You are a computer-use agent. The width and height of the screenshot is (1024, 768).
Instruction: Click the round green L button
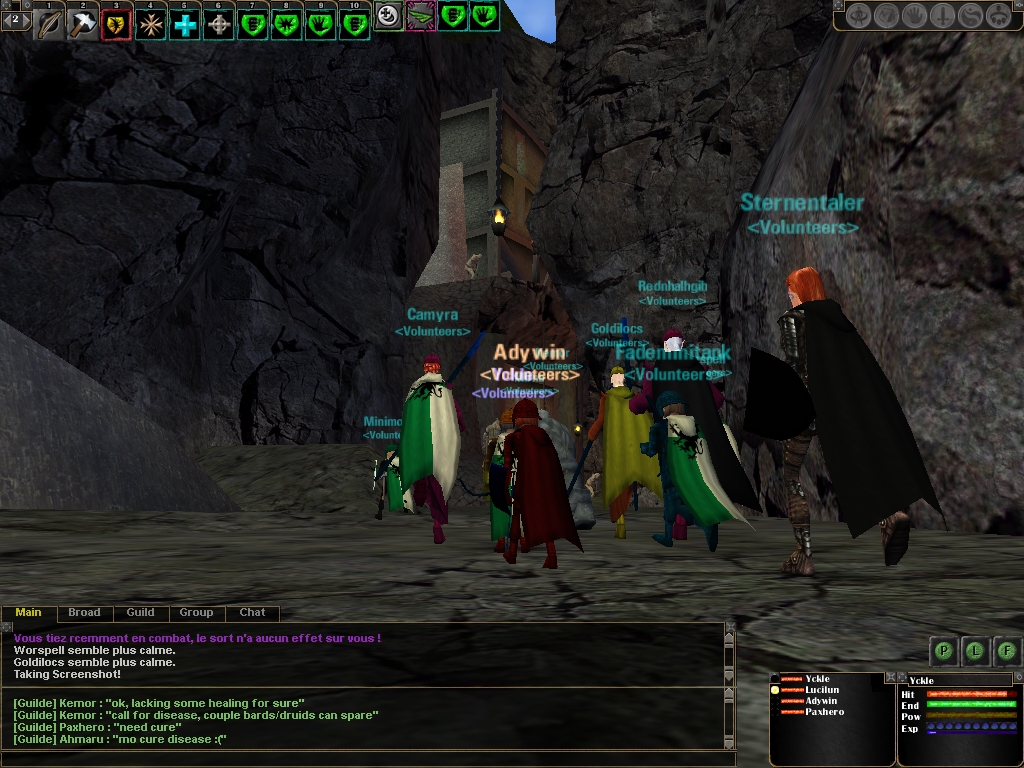tap(975, 651)
